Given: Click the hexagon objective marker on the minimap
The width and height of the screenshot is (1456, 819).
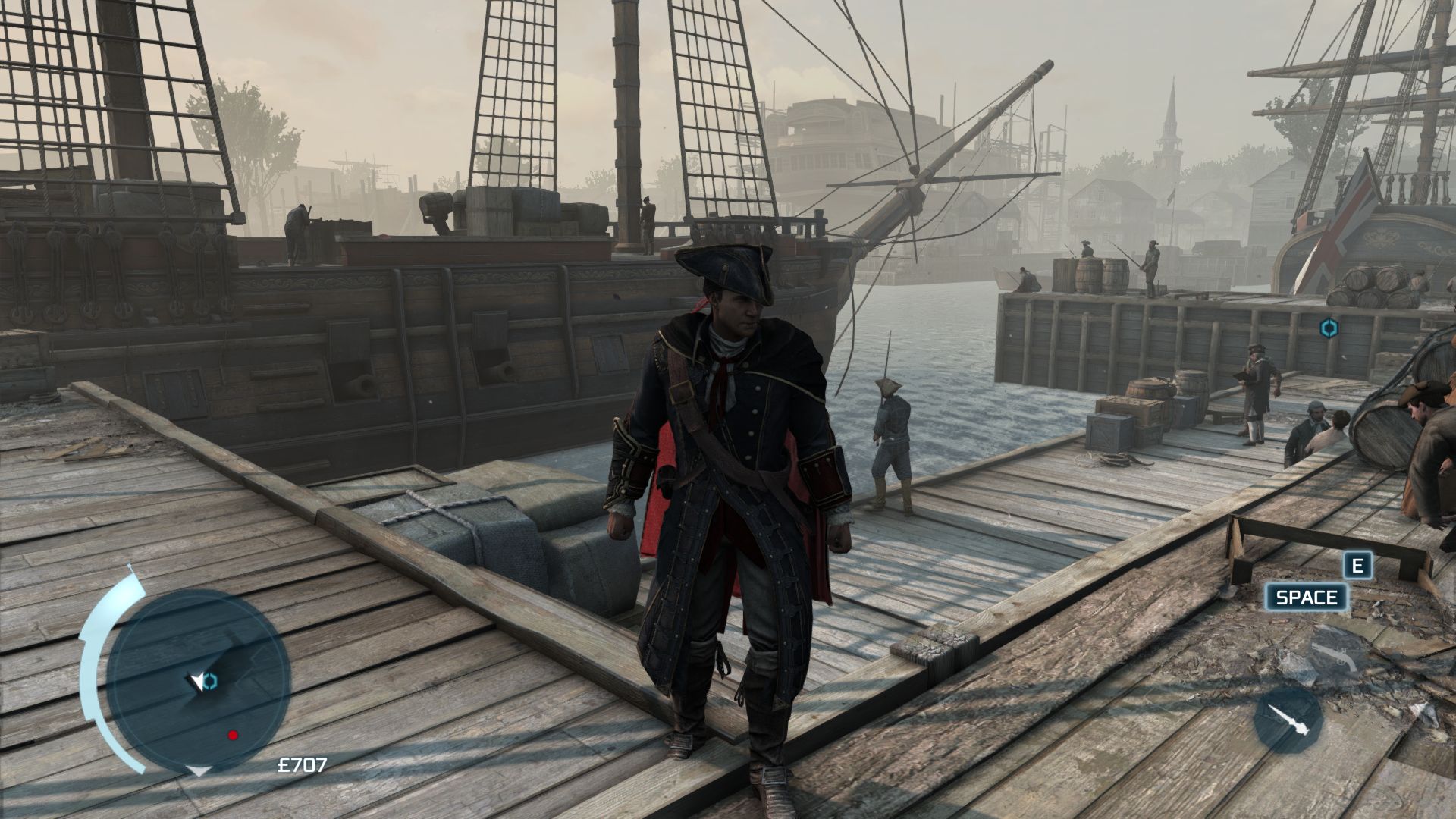Looking at the screenshot, I should coord(211,681).
